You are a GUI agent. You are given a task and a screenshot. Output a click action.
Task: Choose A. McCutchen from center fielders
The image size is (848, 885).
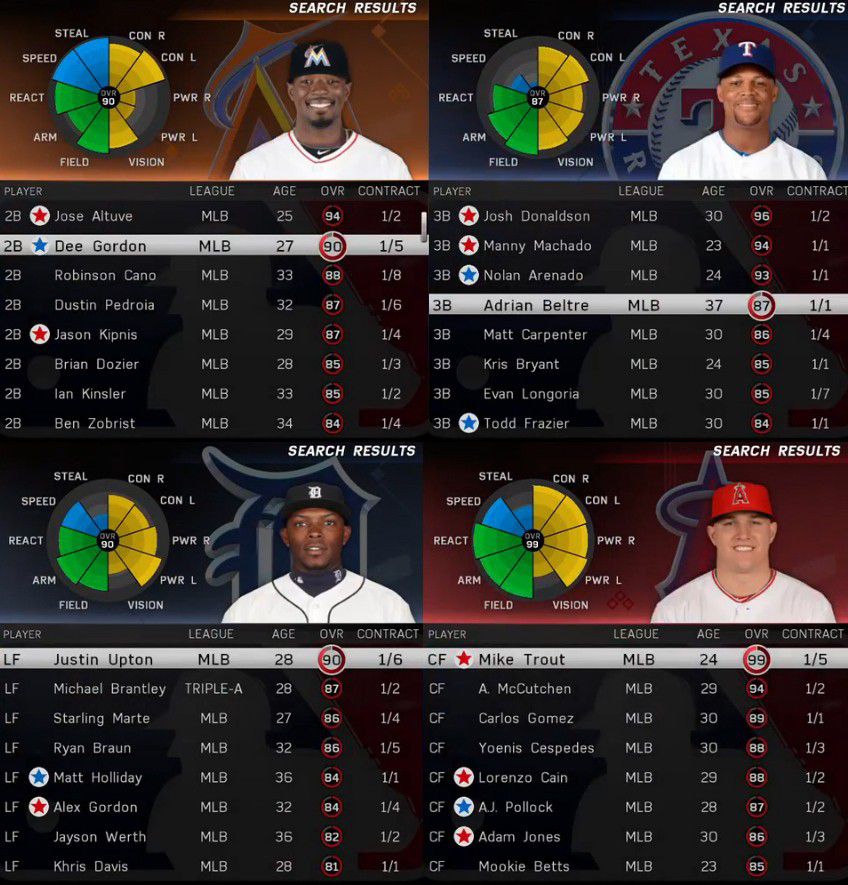coord(525,689)
